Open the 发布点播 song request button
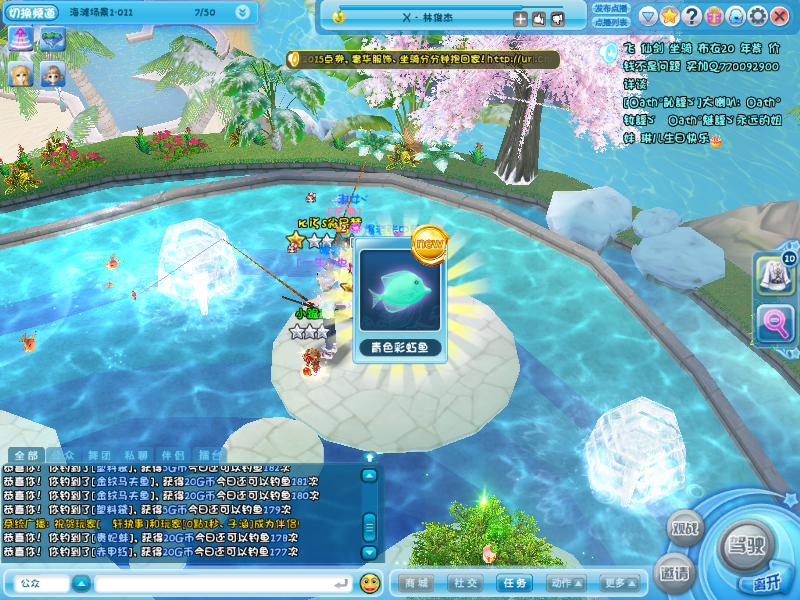The width and height of the screenshot is (800, 600). (x=611, y=8)
